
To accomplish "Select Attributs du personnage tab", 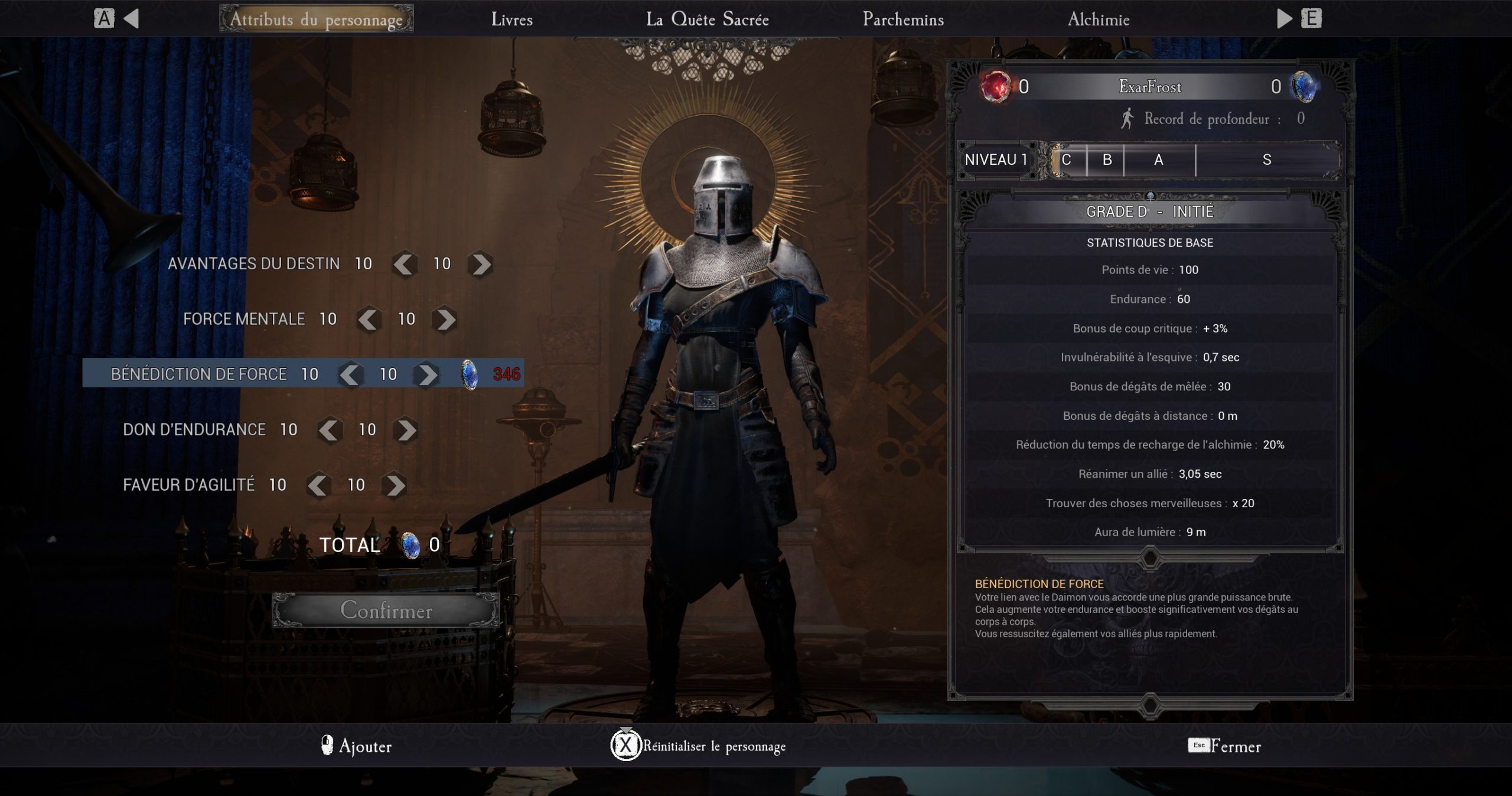I will [x=316, y=19].
